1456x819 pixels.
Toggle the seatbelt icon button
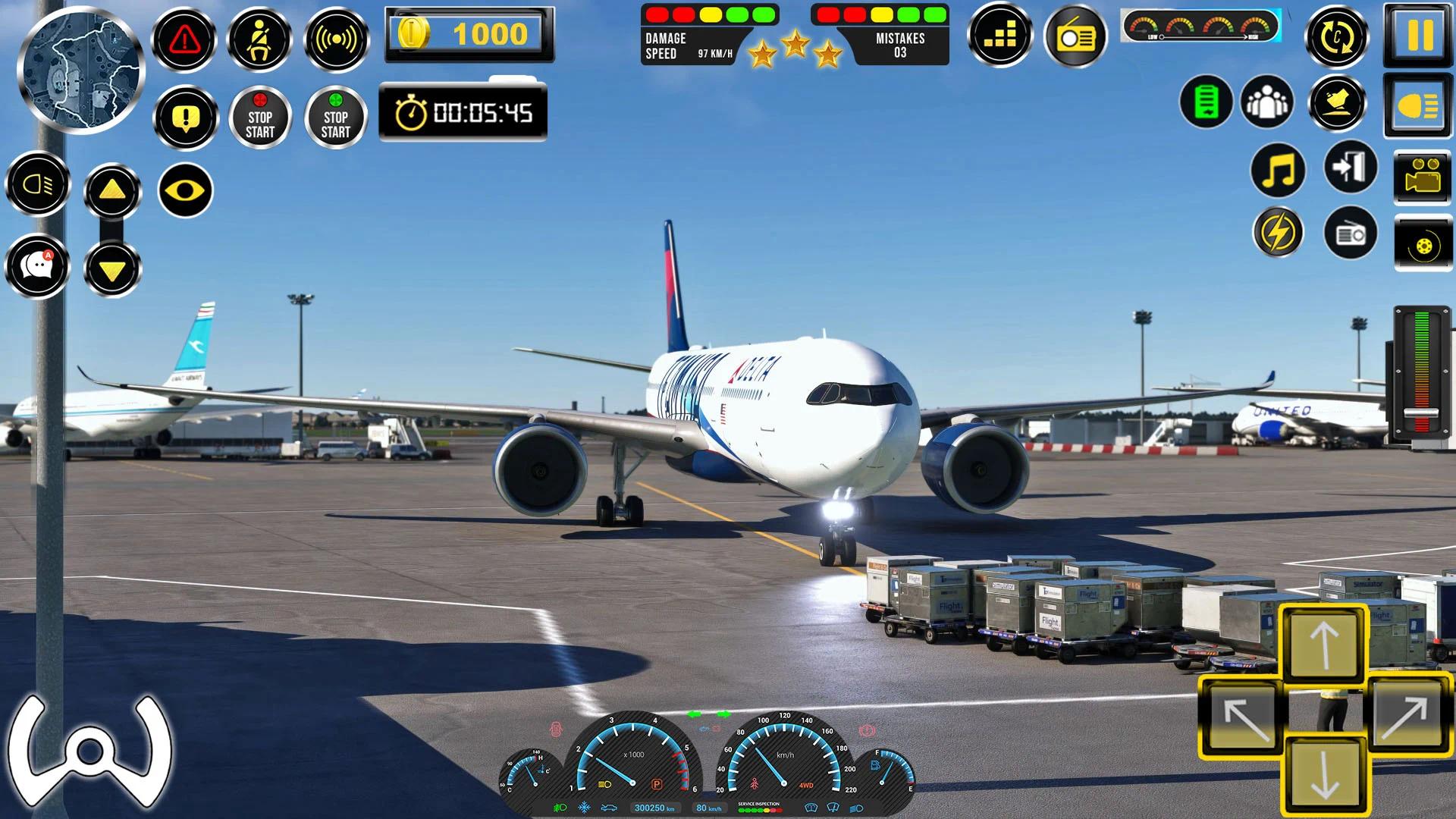click(260, 39)
